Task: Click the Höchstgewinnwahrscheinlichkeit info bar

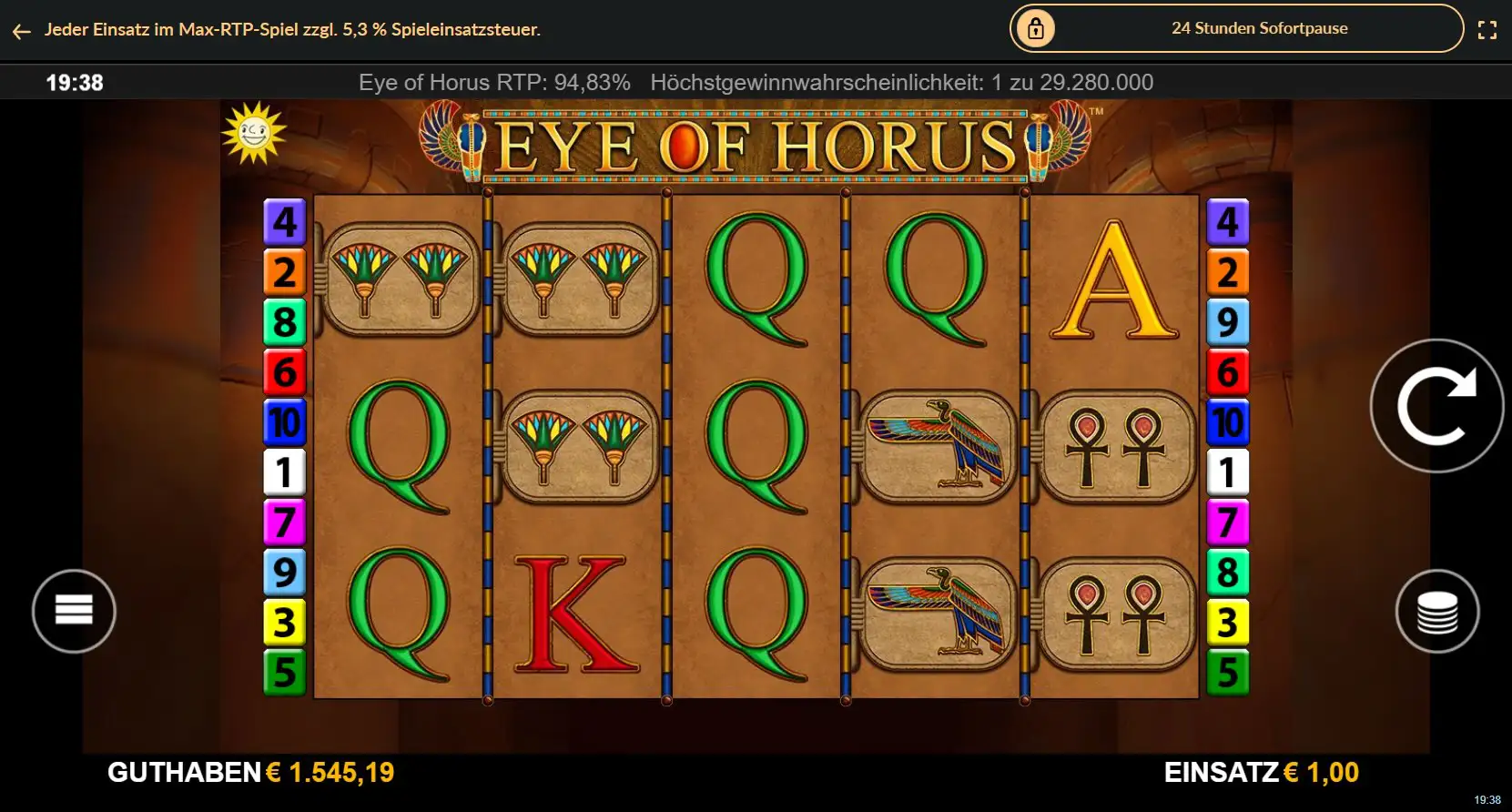Action: (x=900, y=82)
